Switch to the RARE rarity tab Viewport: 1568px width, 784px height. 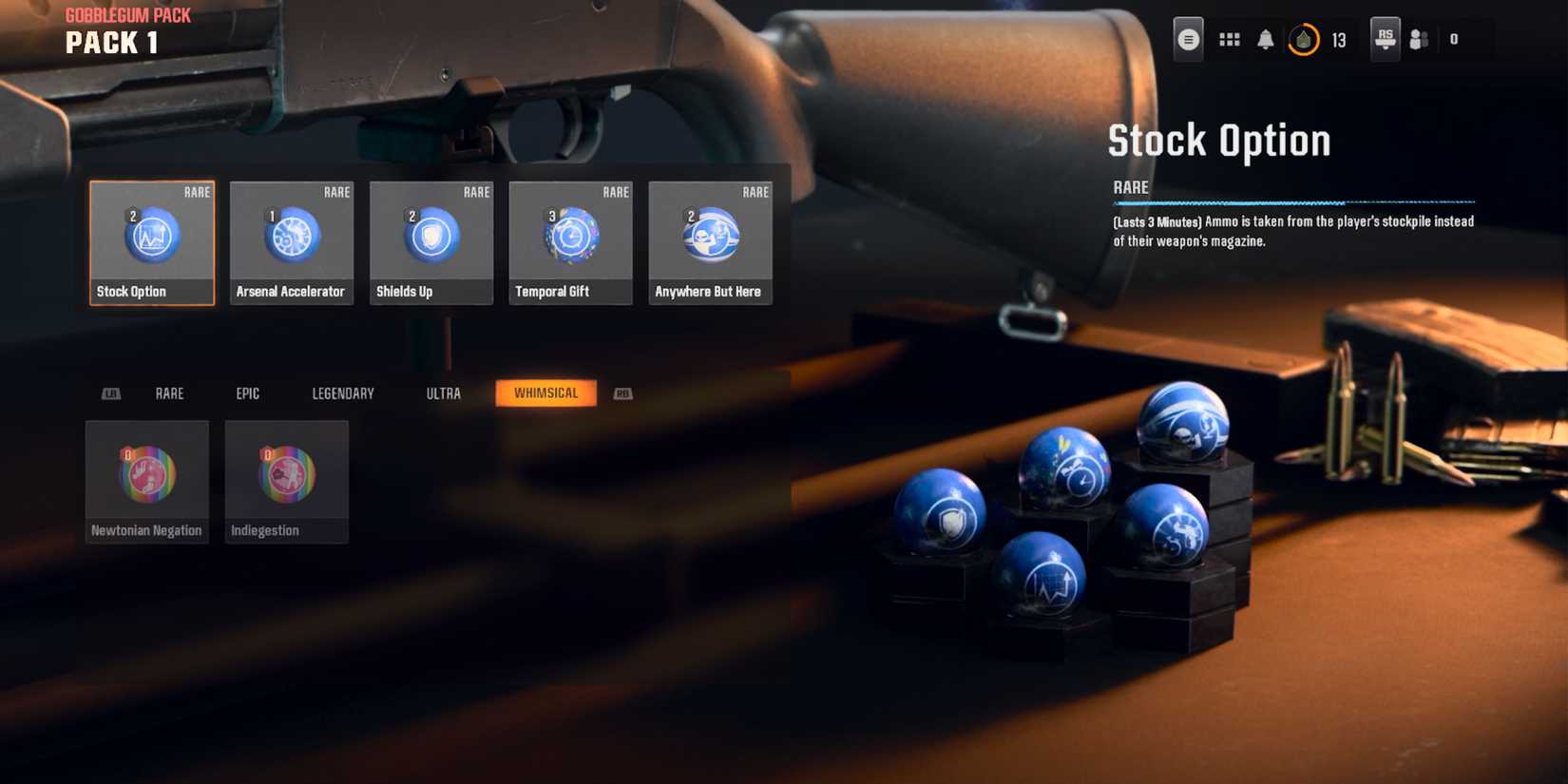tap(169, 392)
